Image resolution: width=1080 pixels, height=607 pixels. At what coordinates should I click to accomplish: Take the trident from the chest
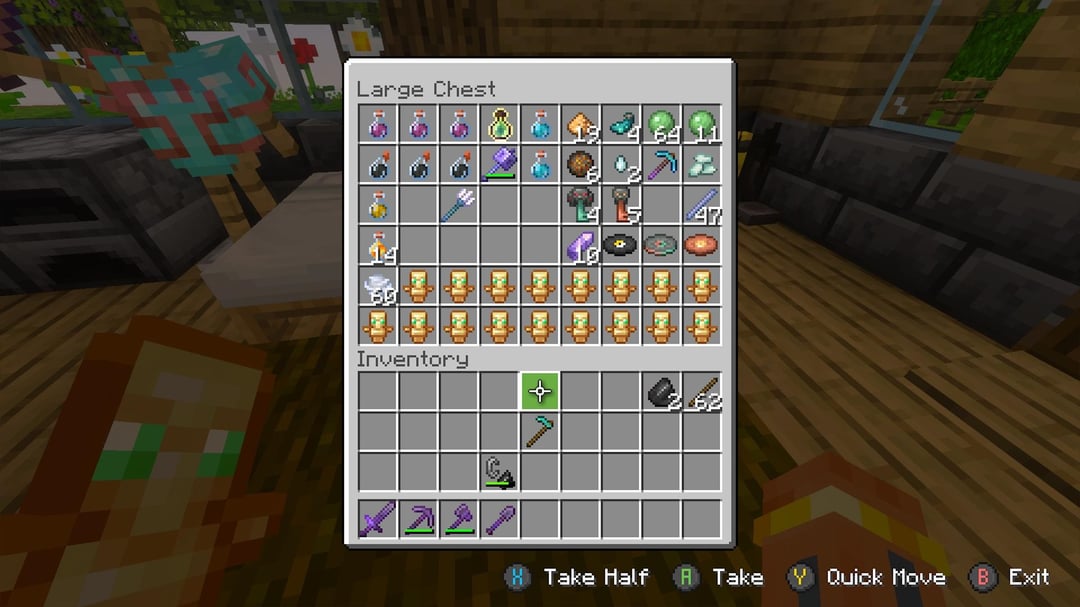point(459,205)
